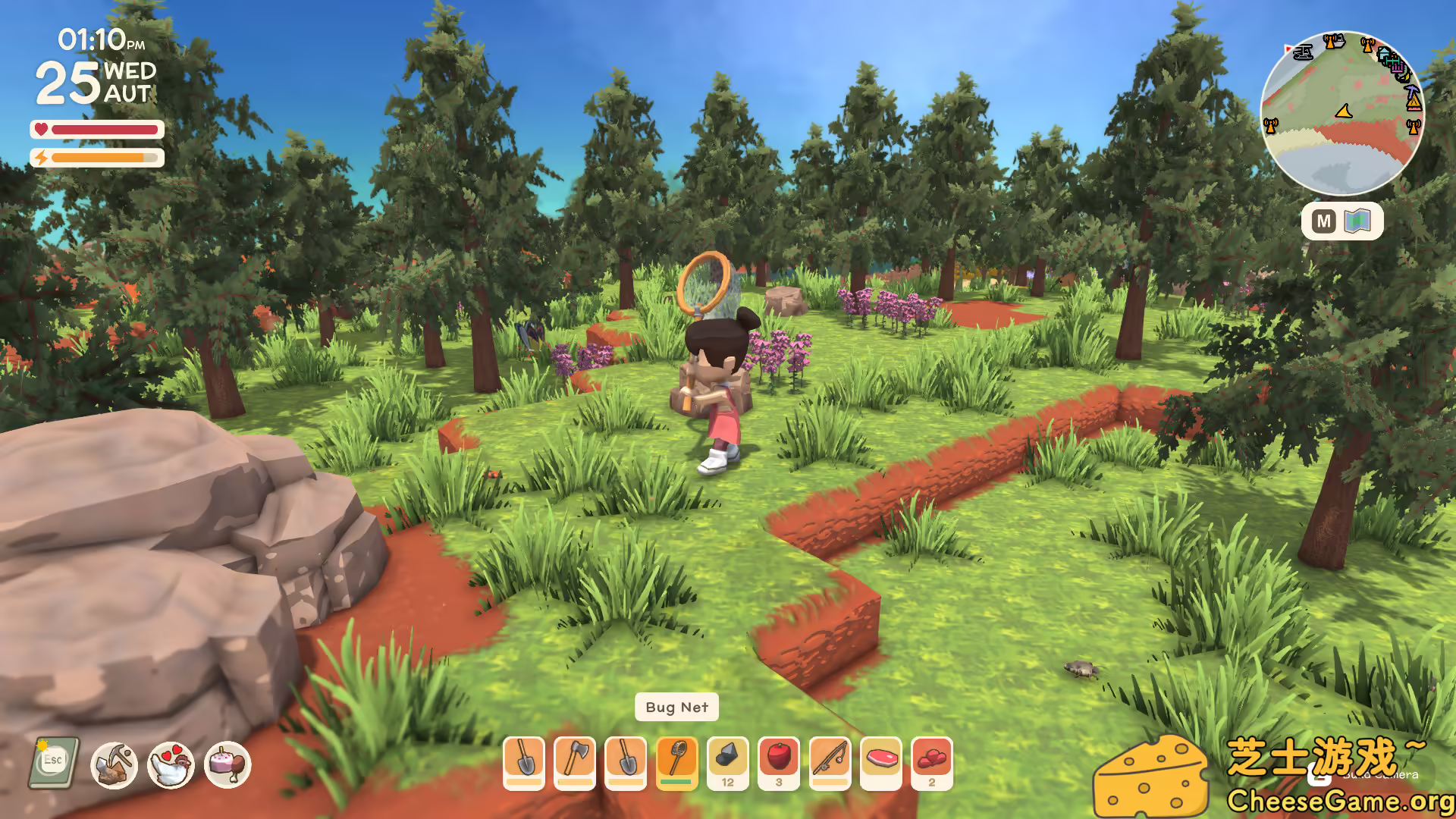1456x819 pixels.
Task: Open the pickaxe and ore mining icon
Action: point(114,765)
